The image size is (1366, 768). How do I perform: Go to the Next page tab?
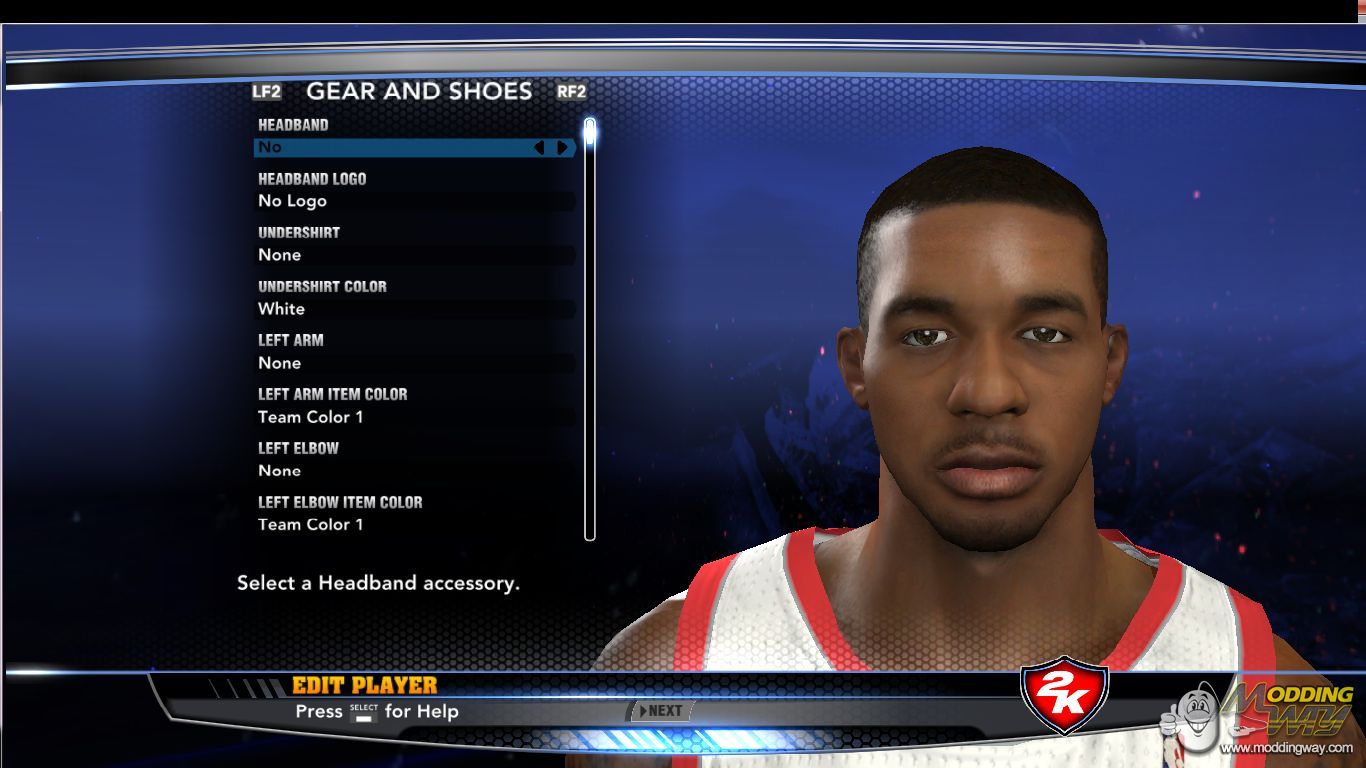coord(661,711)
